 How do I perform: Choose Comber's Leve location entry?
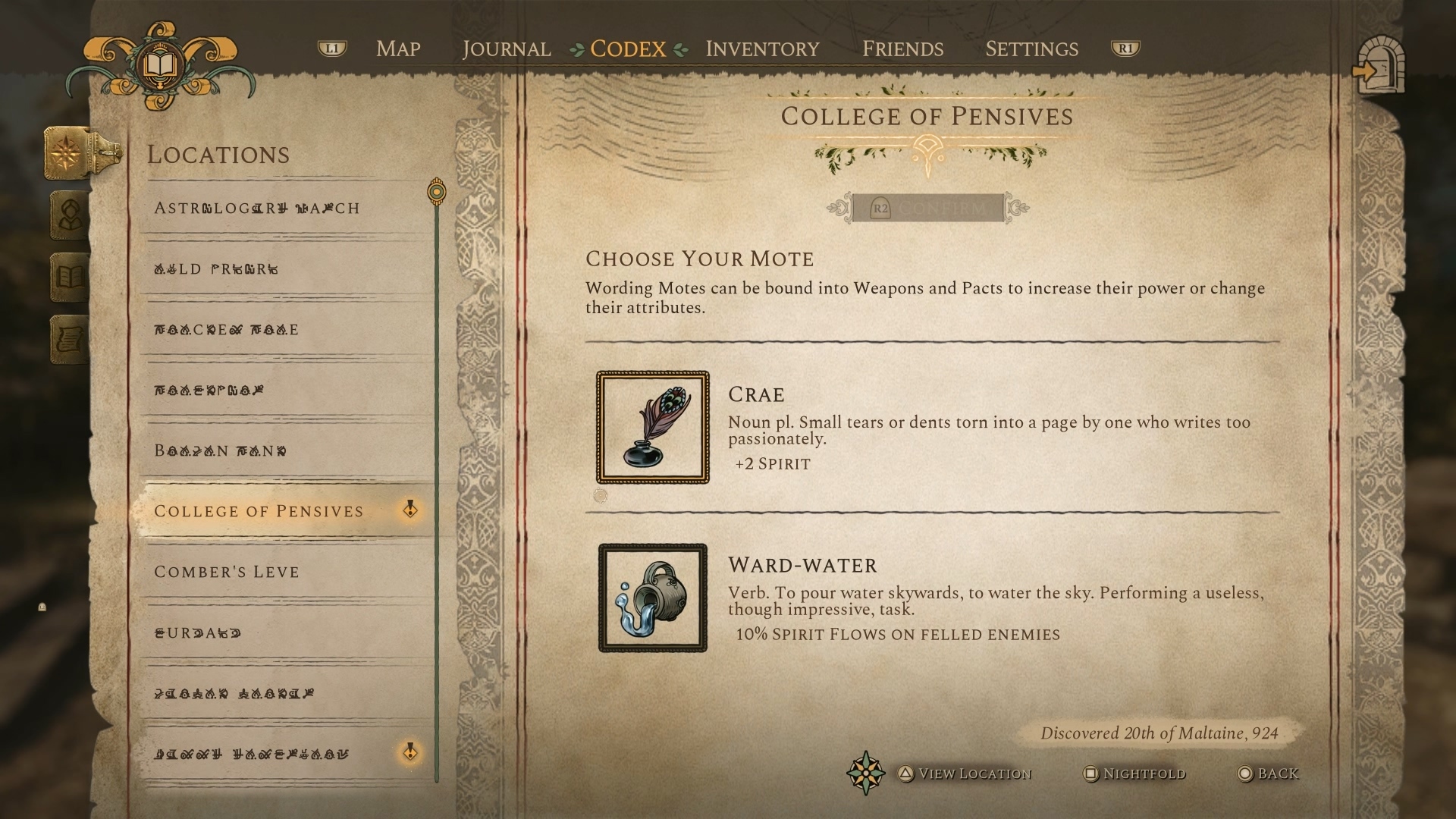click(227, 572)
